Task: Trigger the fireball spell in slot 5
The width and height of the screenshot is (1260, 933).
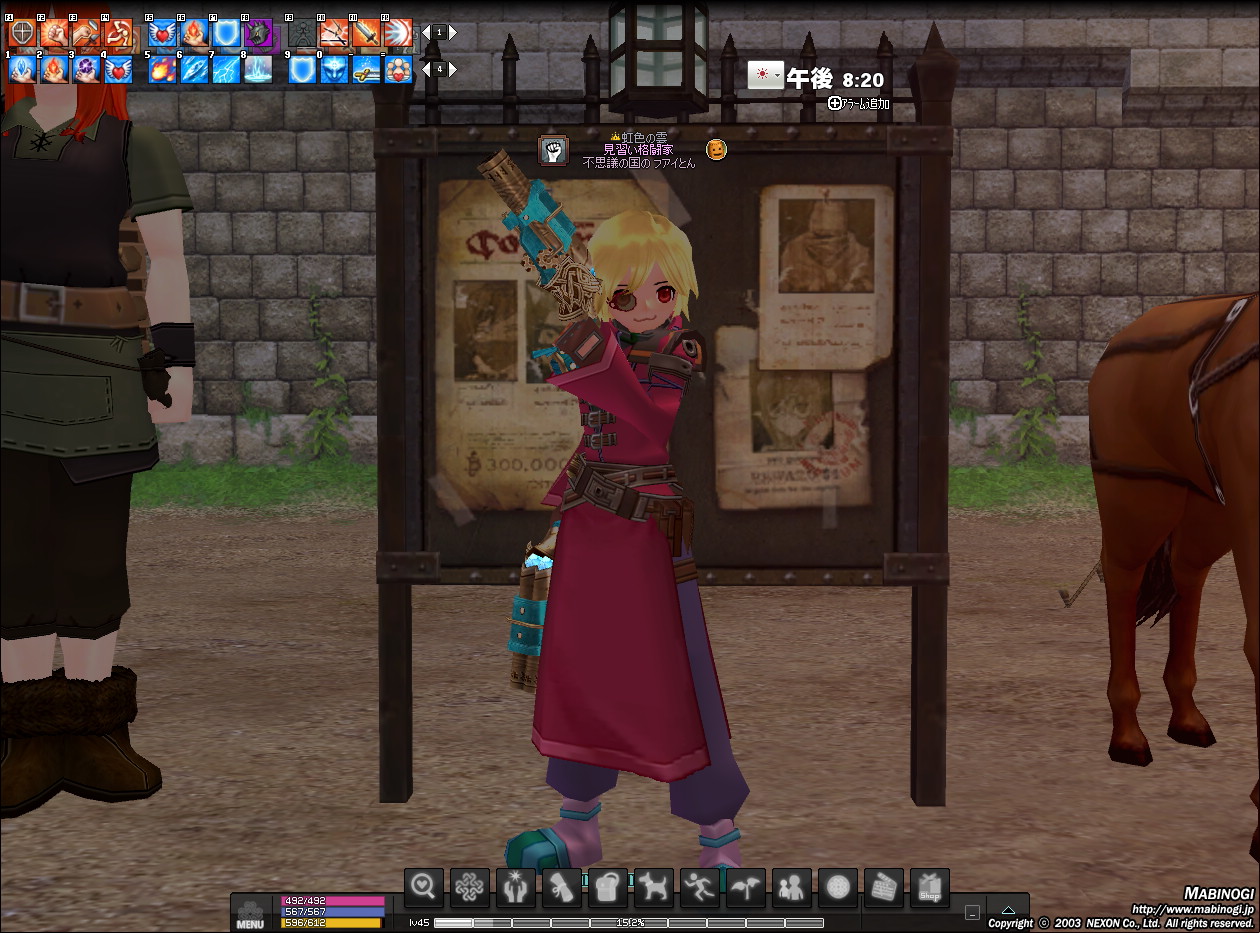Action: click(x=162, y=69)
